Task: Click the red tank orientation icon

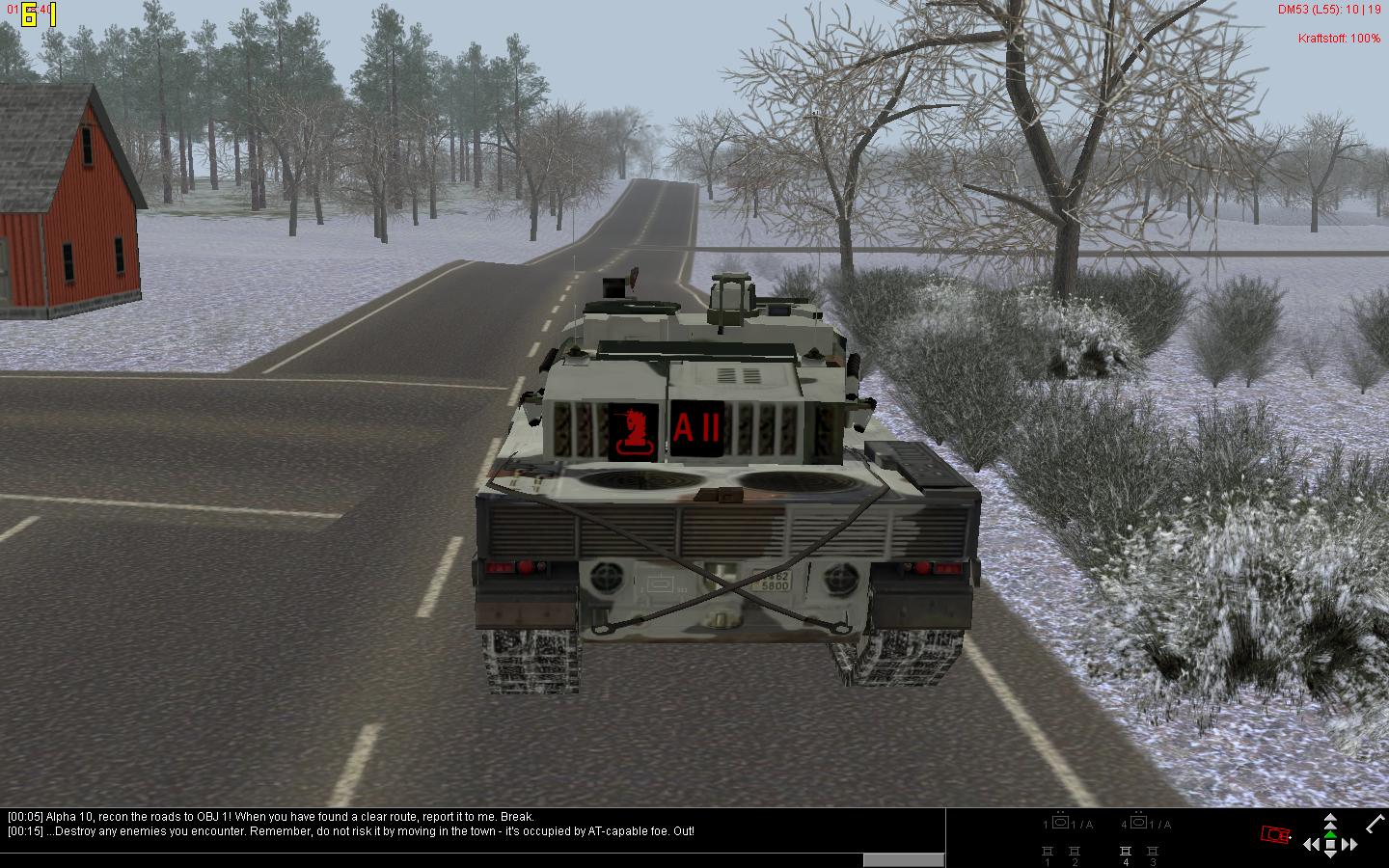Action: [x=1275, y=834]
